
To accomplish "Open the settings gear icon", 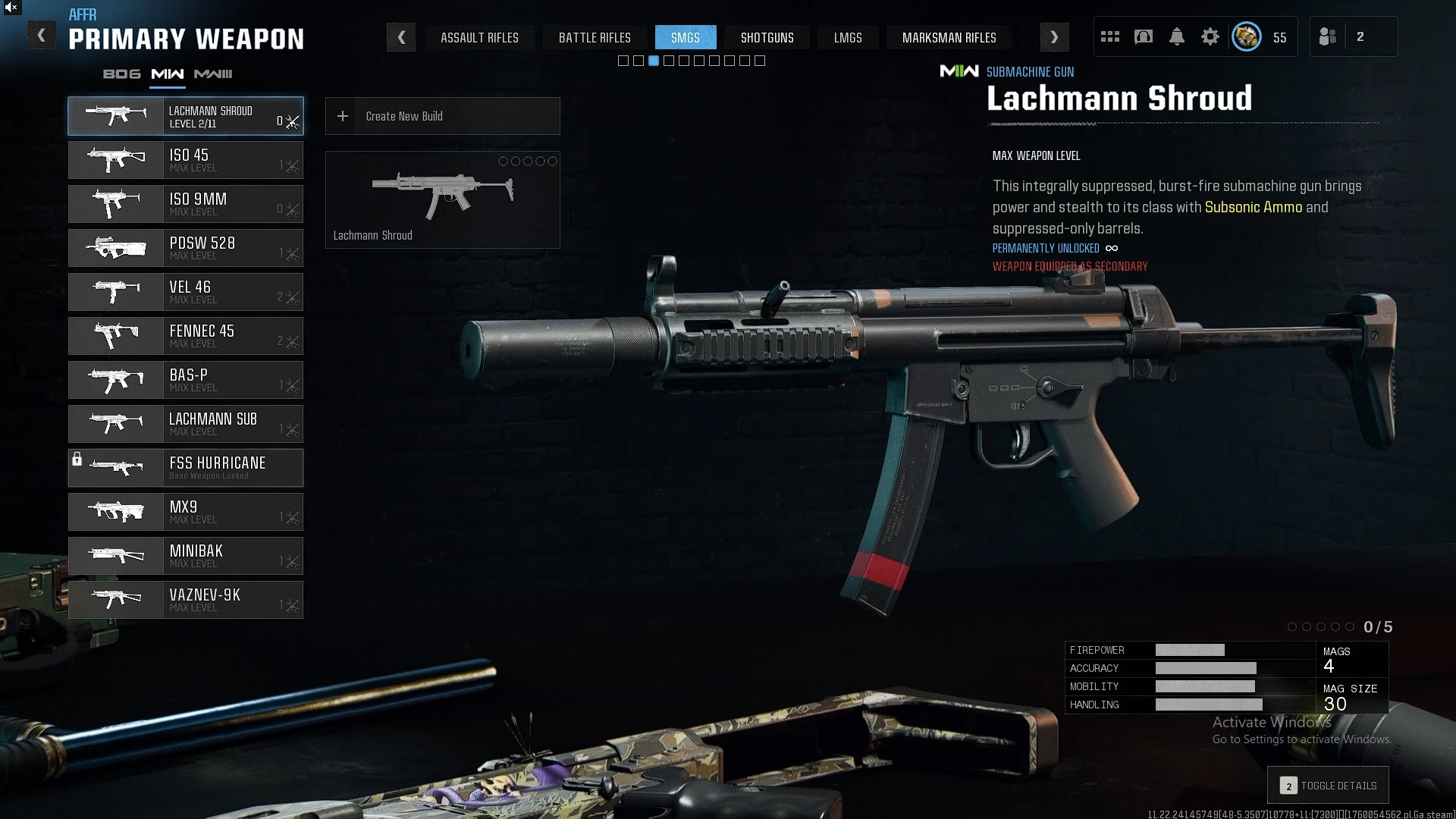I will point(1210,36).
